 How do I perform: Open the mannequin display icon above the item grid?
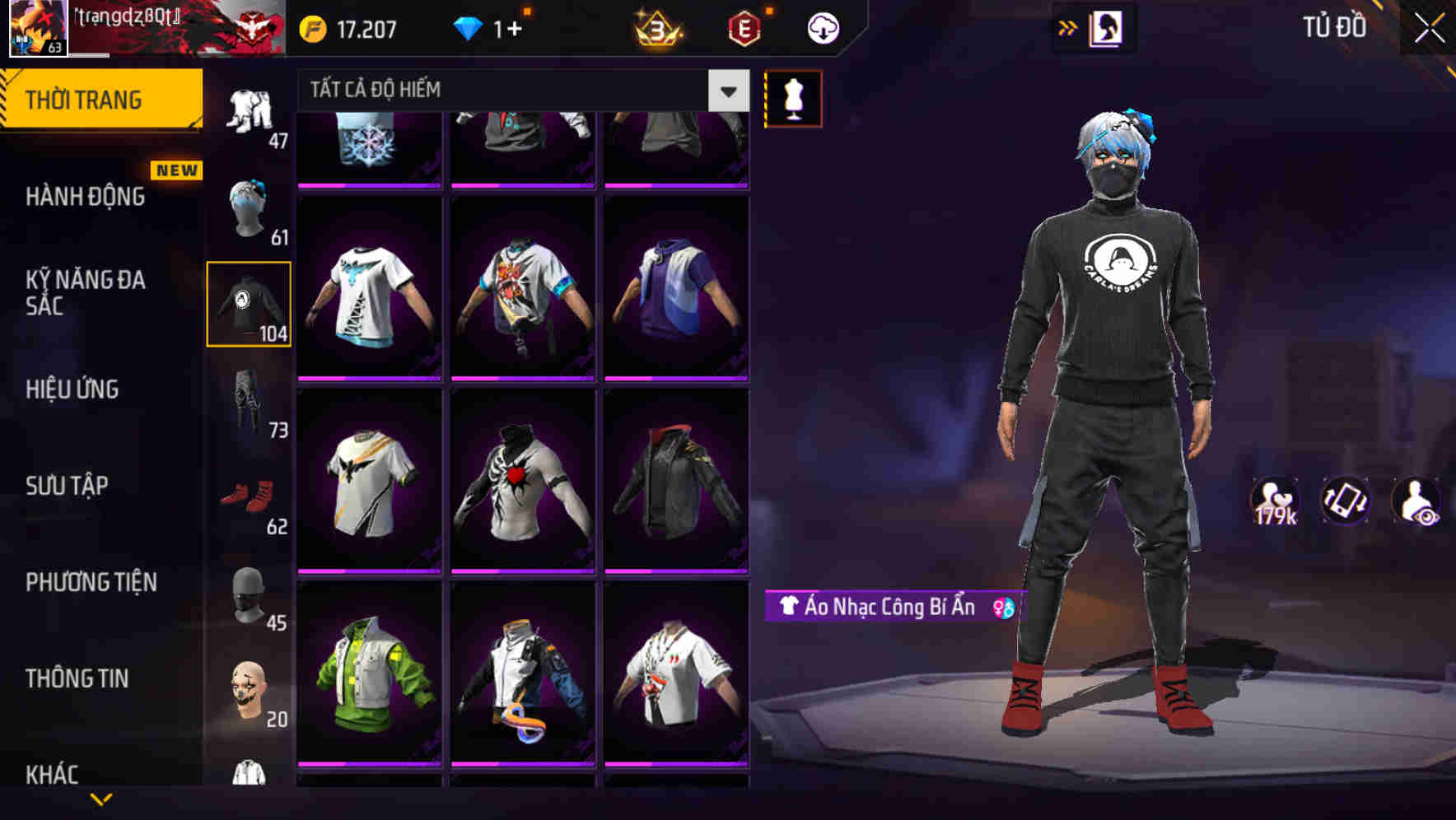point(792,98)
